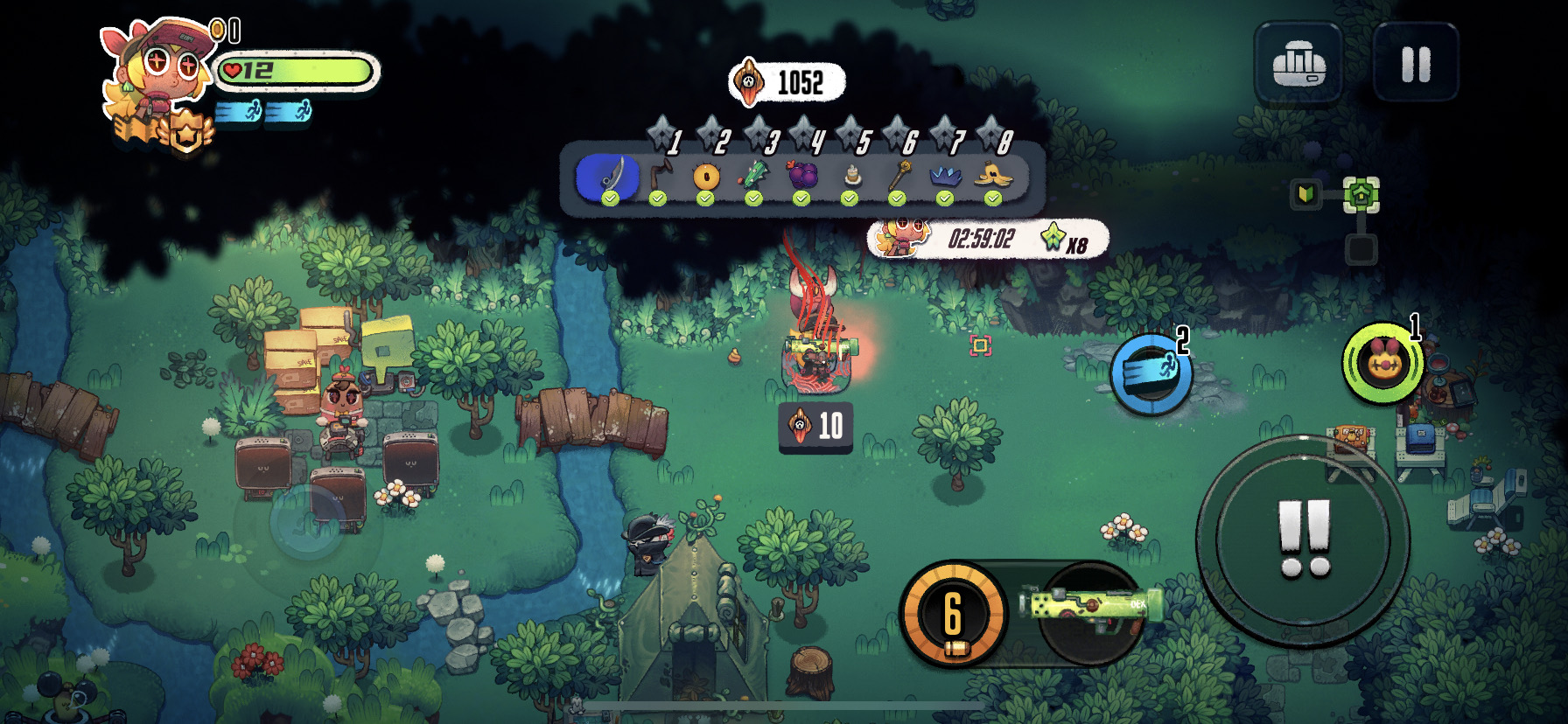Select the curved blade item slot
1568x724 pixels.
610,177
